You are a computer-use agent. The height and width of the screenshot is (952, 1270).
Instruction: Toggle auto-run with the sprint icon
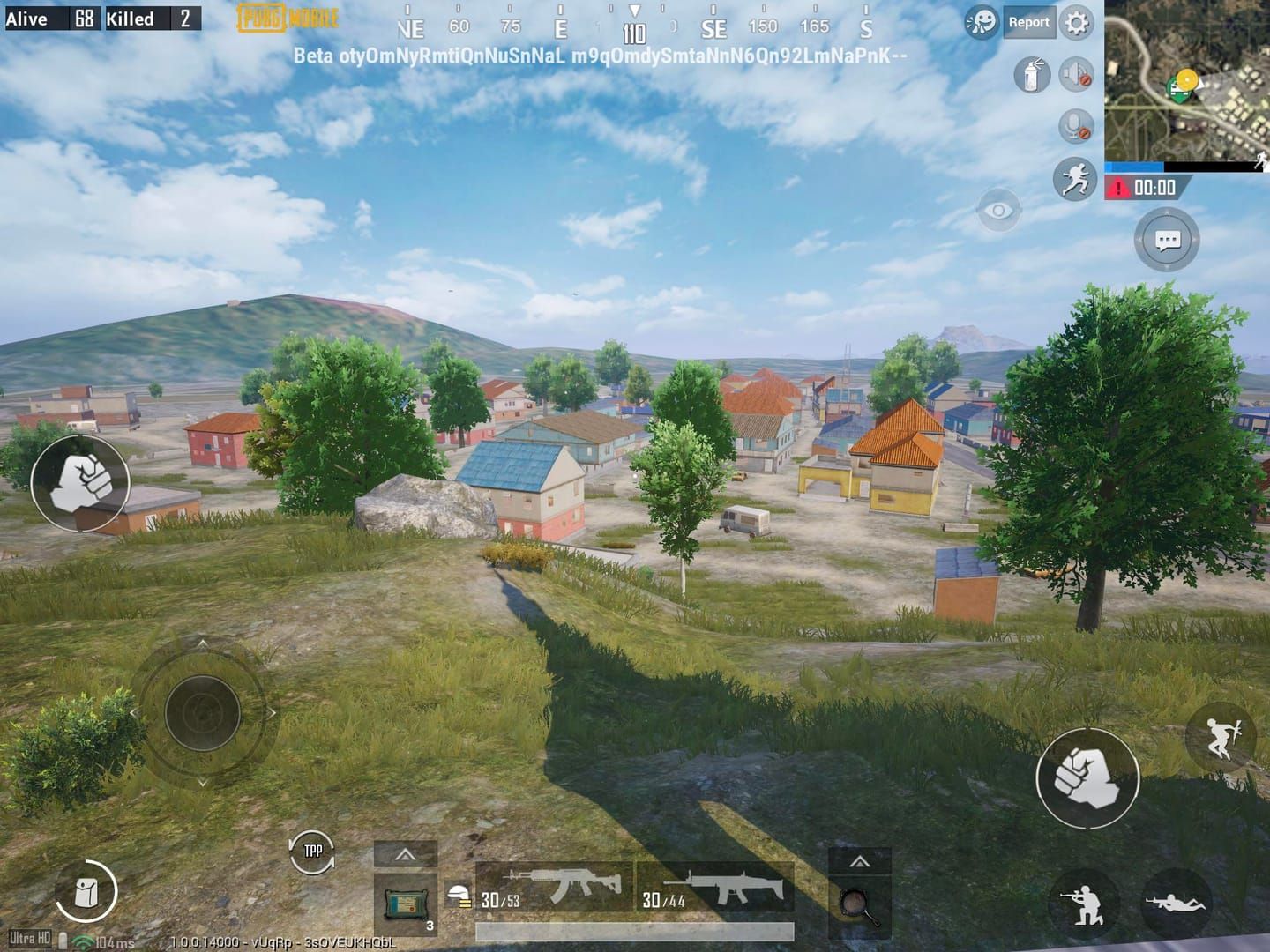pyautogui.click(x=1075, y=178)
